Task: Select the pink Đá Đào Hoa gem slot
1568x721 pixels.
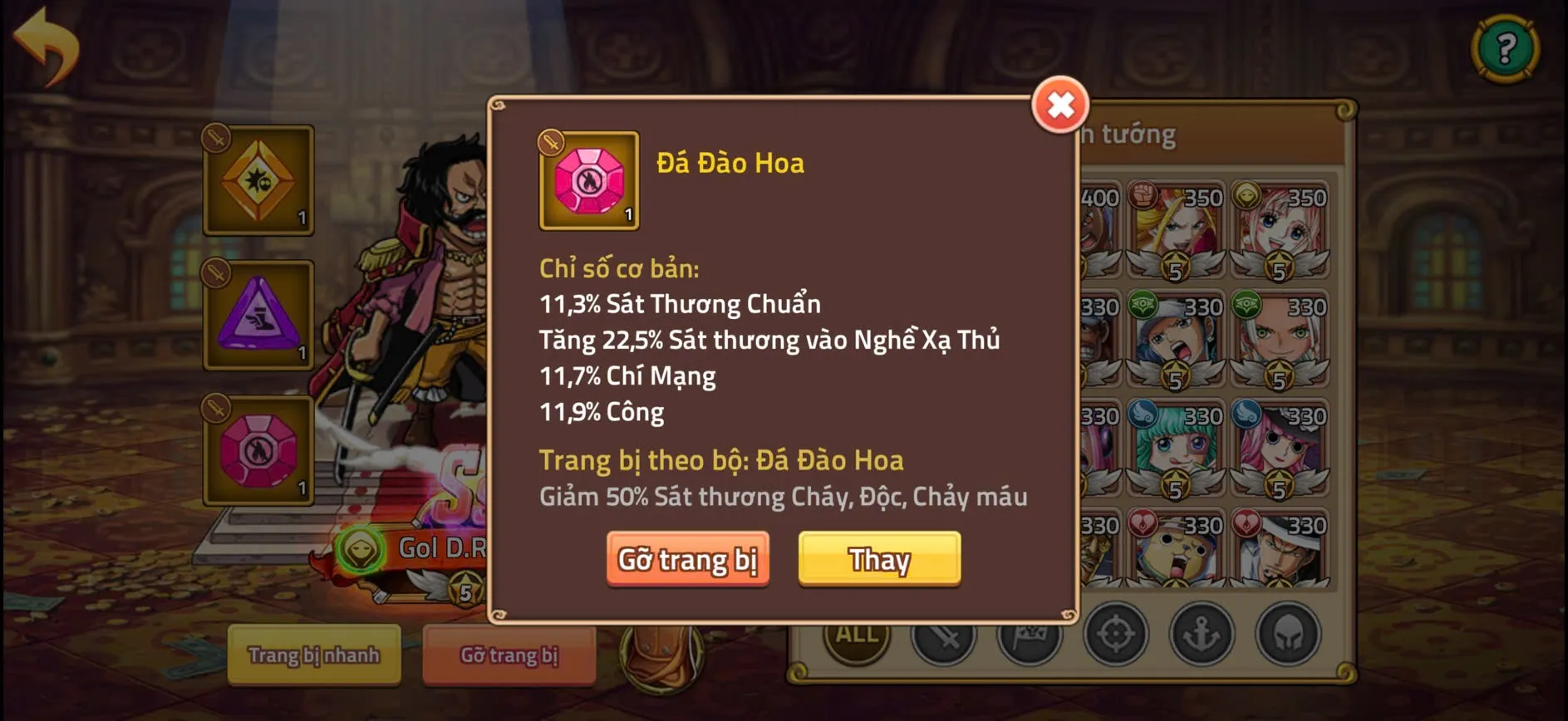Action: [258, 451]
